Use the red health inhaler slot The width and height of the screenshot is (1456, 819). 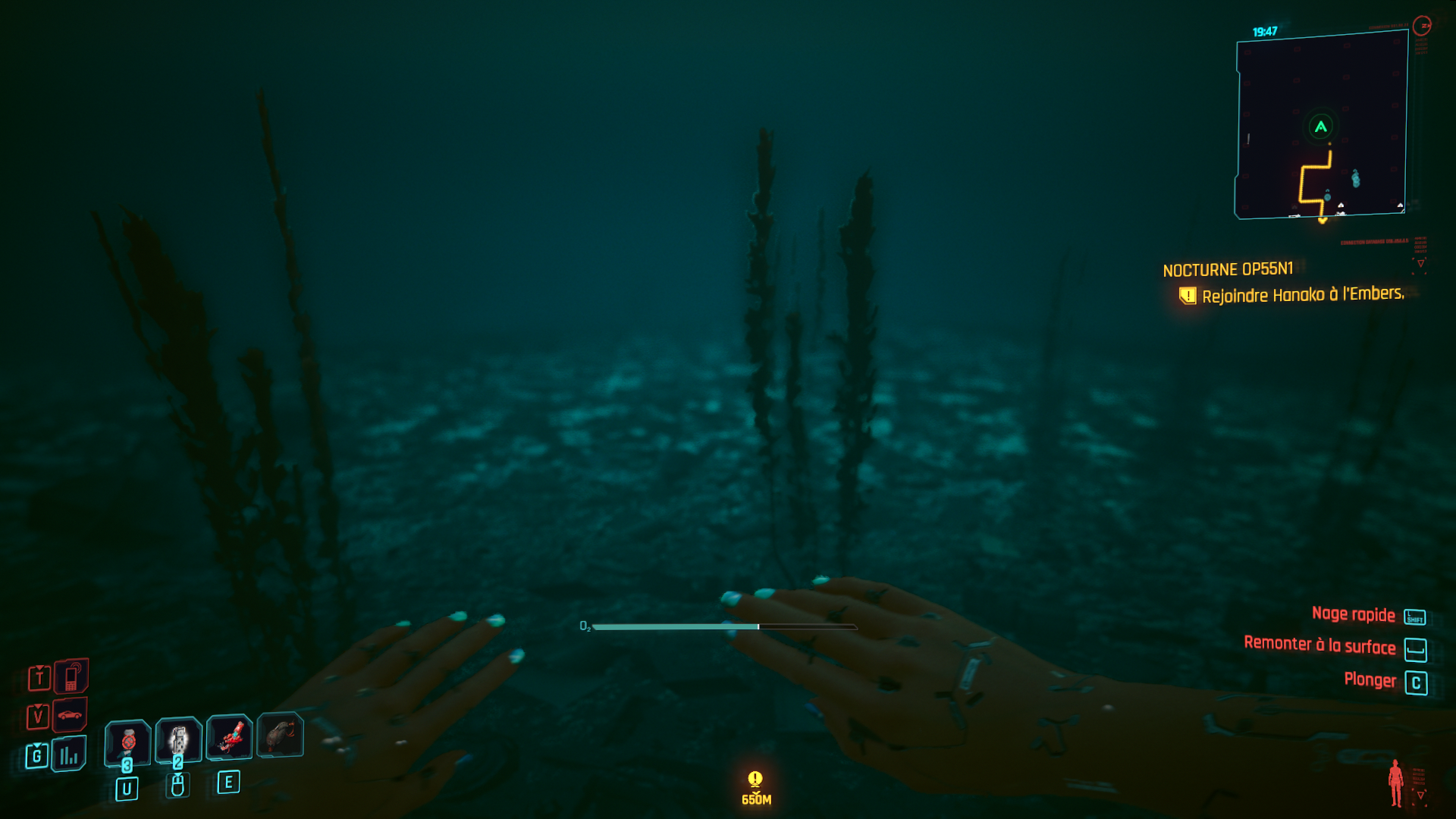click(128, 739)
